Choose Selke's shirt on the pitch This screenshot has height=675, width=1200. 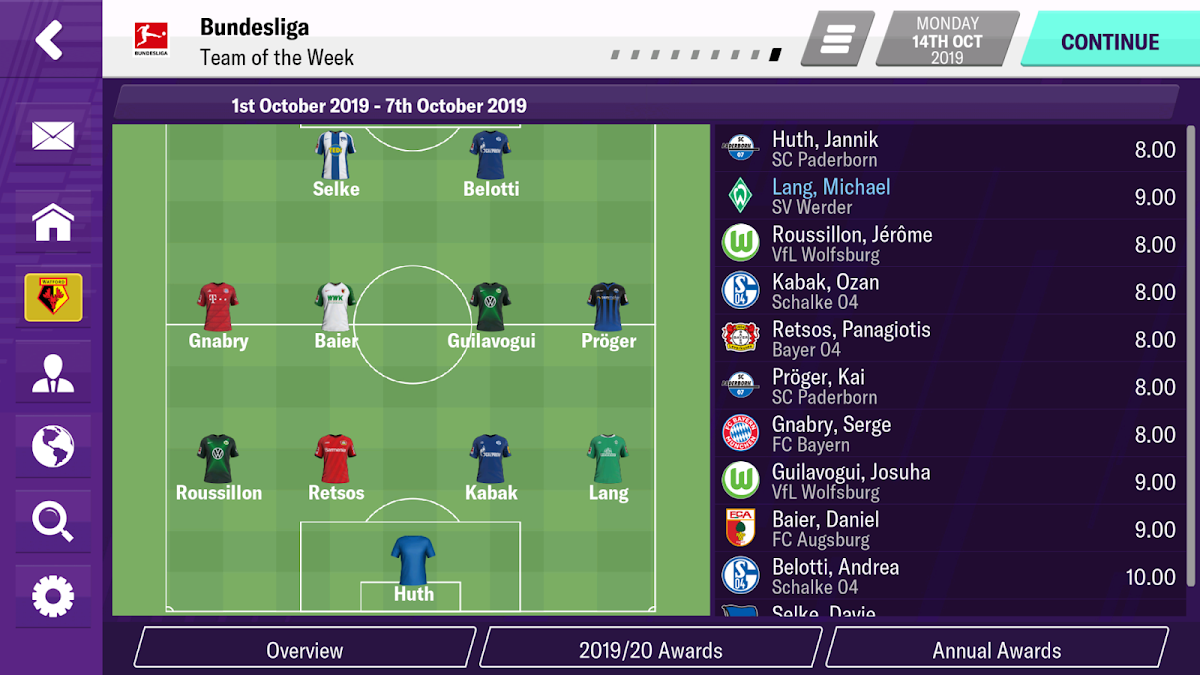tap(336, 155)
